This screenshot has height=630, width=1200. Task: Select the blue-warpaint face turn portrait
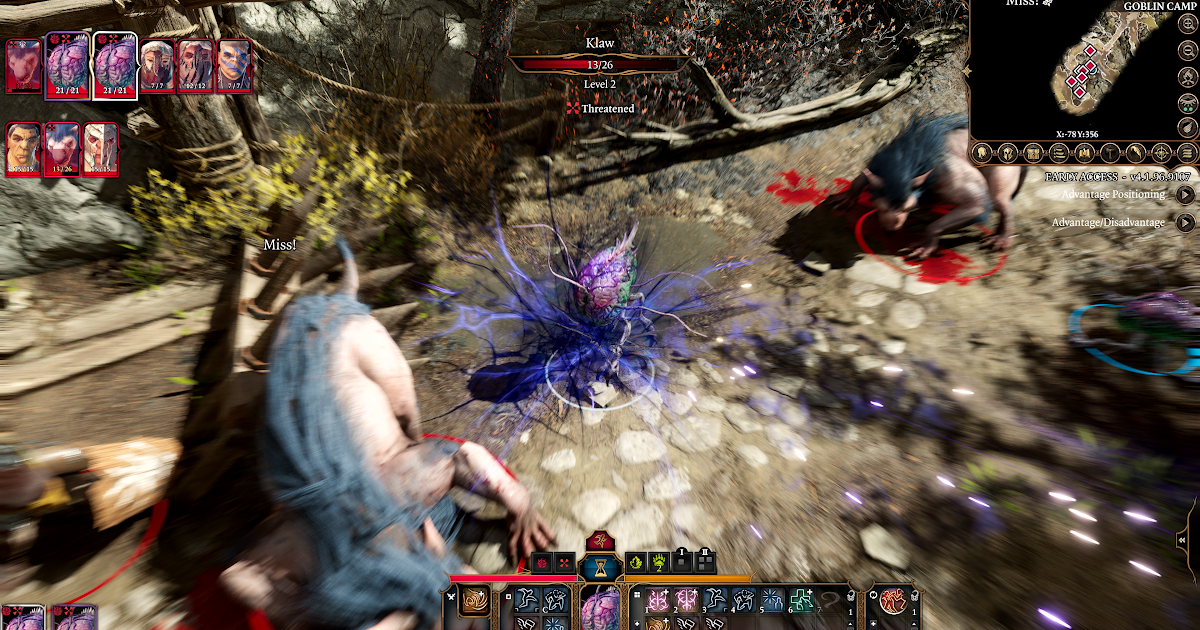coord(233,67)
